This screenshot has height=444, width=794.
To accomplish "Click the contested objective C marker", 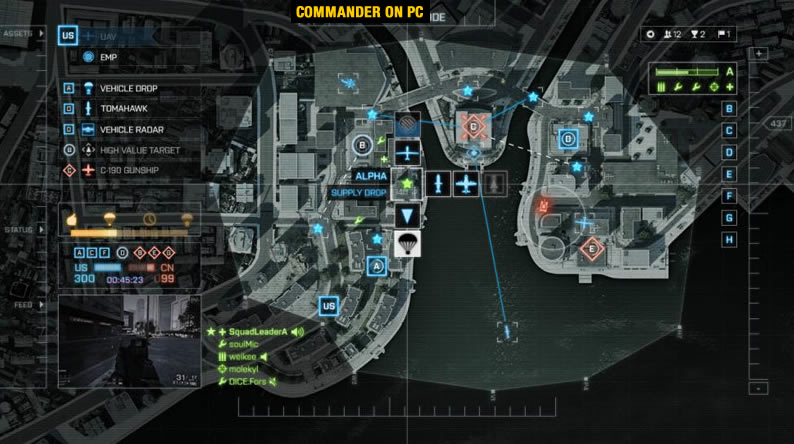I will (x=472, y=125).
